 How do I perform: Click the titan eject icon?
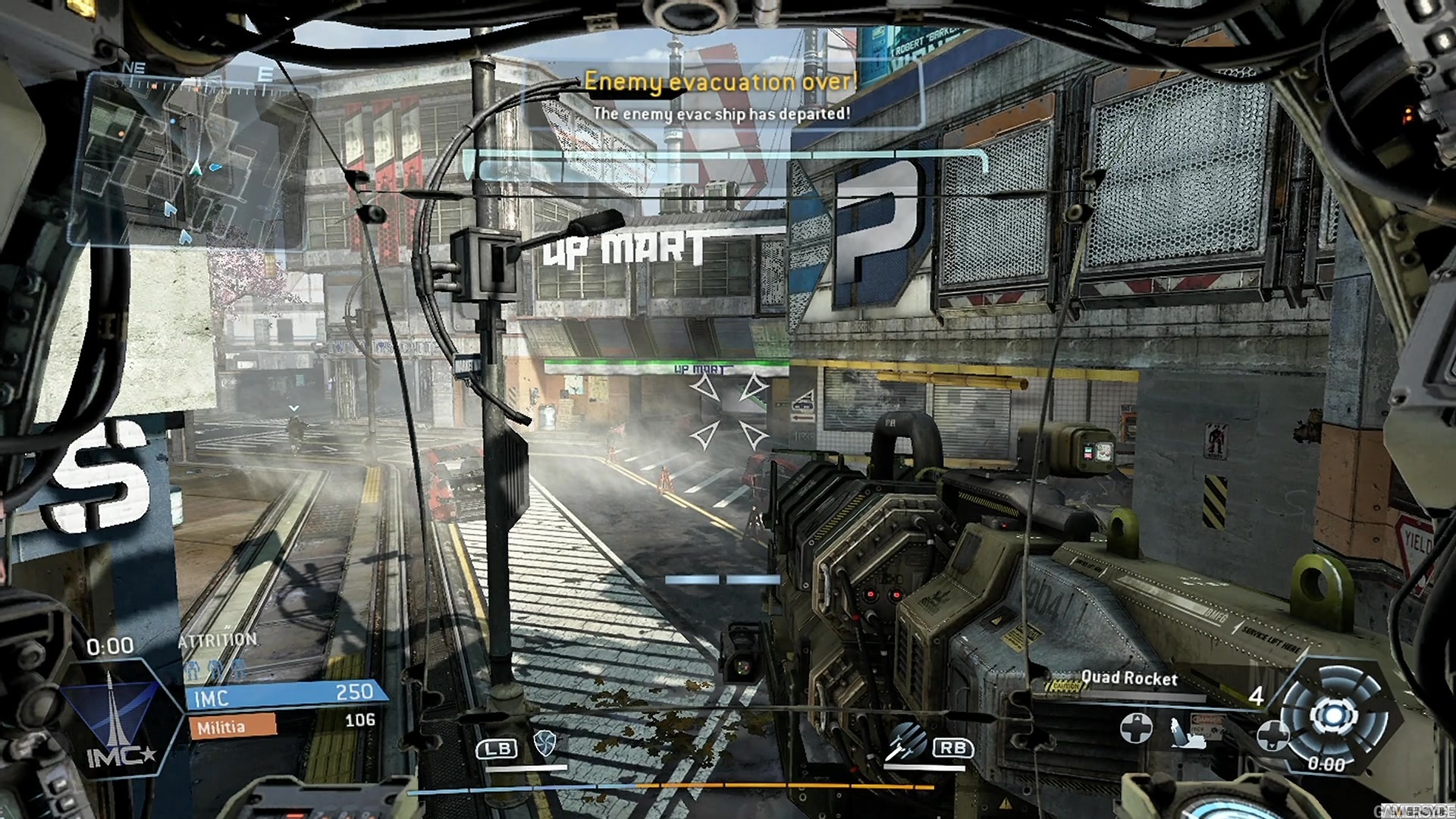(x=1188, y=731)
